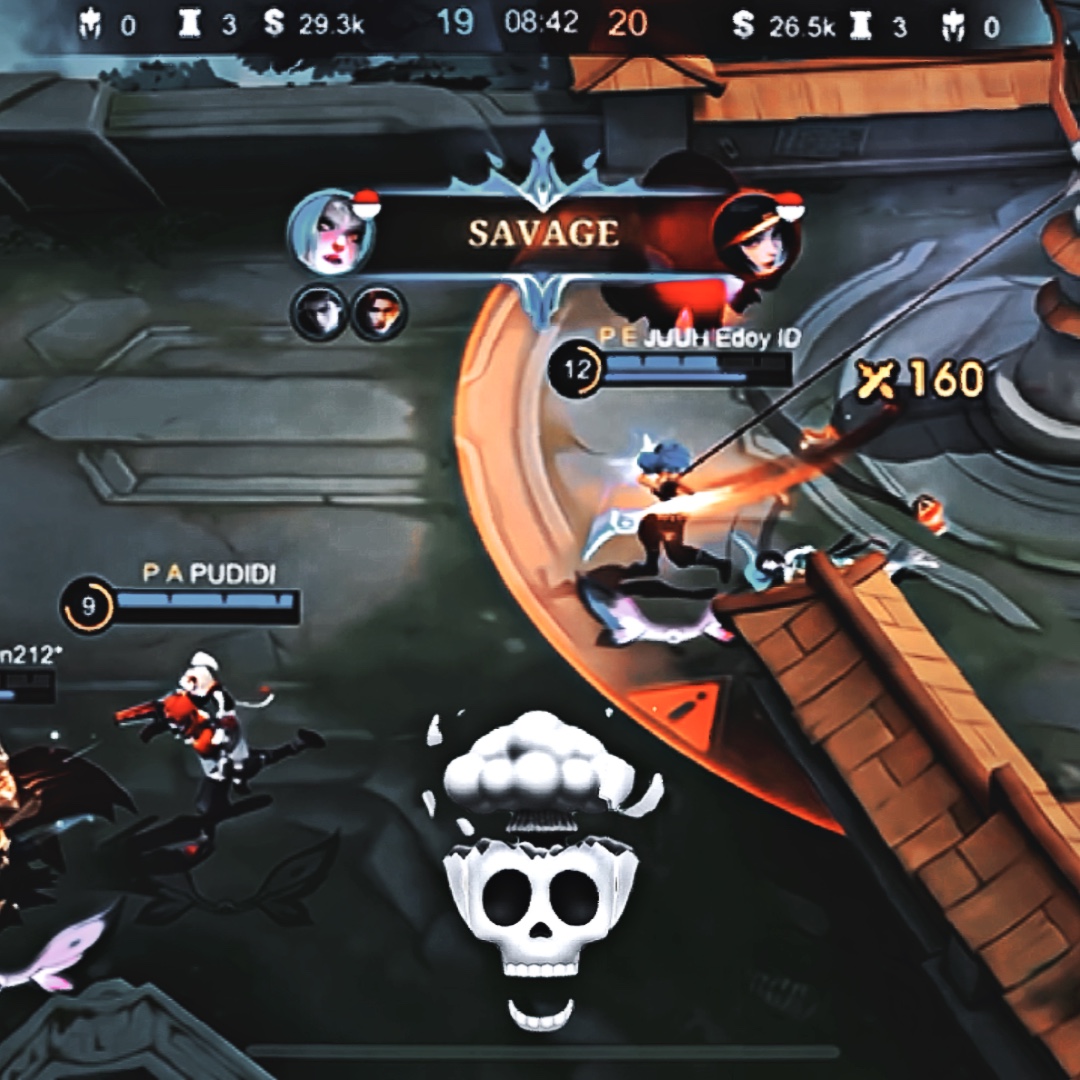Select the grey-toned assist hero portrait
The image size is (1080, 1080).
[x=319, y=312]
